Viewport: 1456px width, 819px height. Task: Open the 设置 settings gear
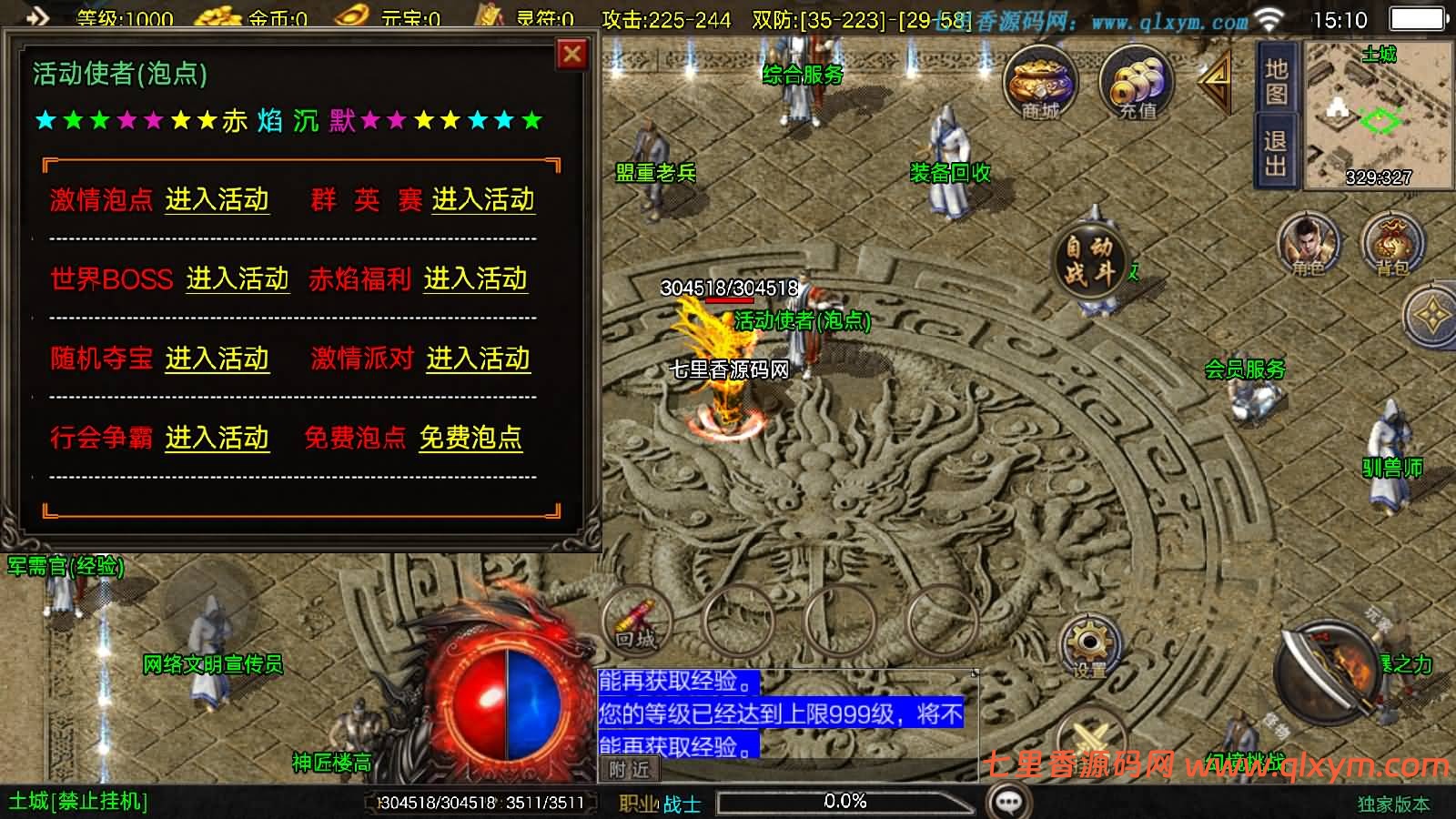pyautogui.click(x=1089, y=646)
